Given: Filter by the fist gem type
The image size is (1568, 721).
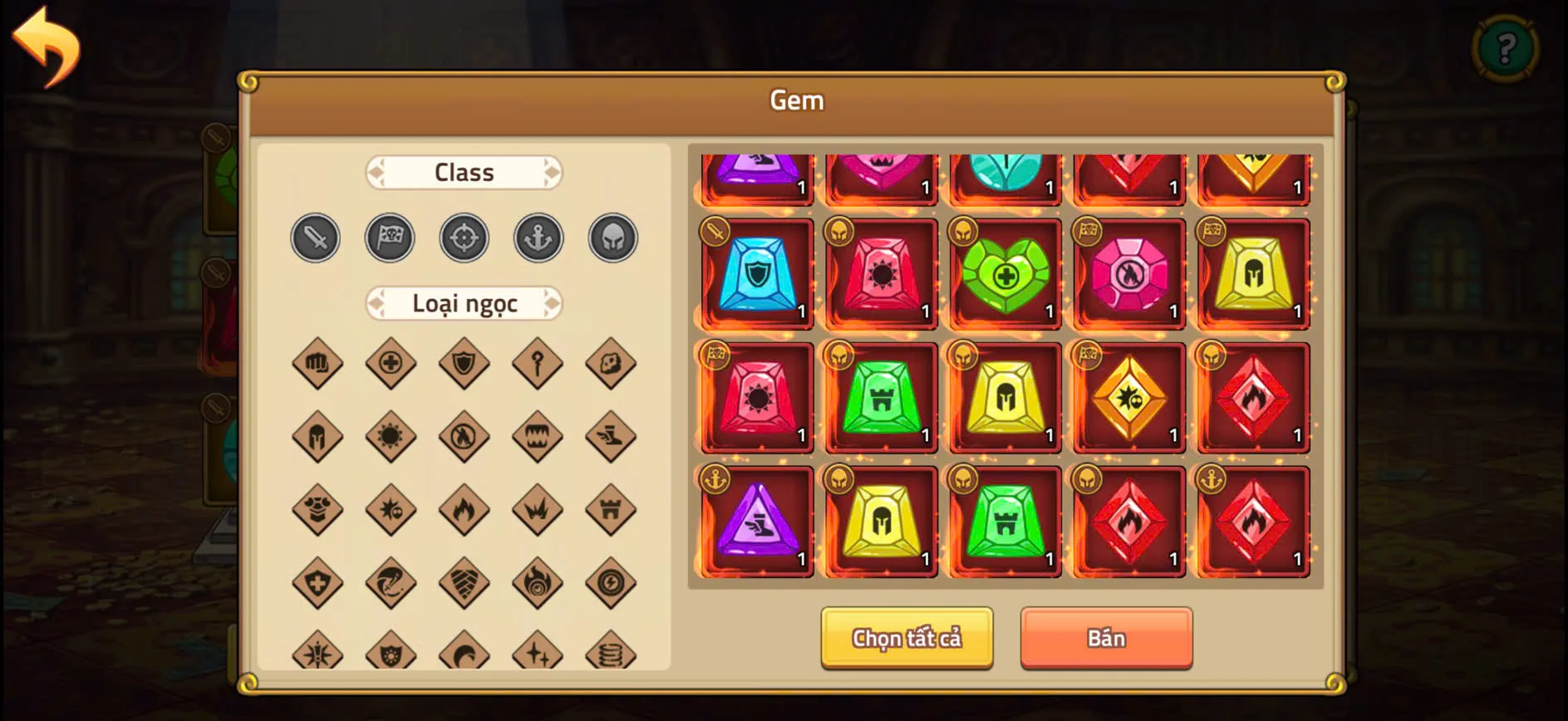Looking at the screenshot, I should [315, 363].
